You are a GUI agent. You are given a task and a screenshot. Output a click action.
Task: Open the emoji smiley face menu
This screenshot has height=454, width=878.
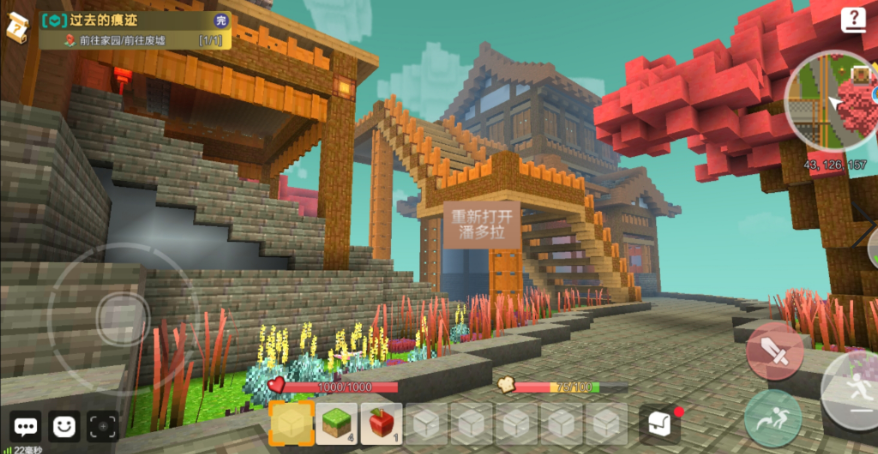64,426
